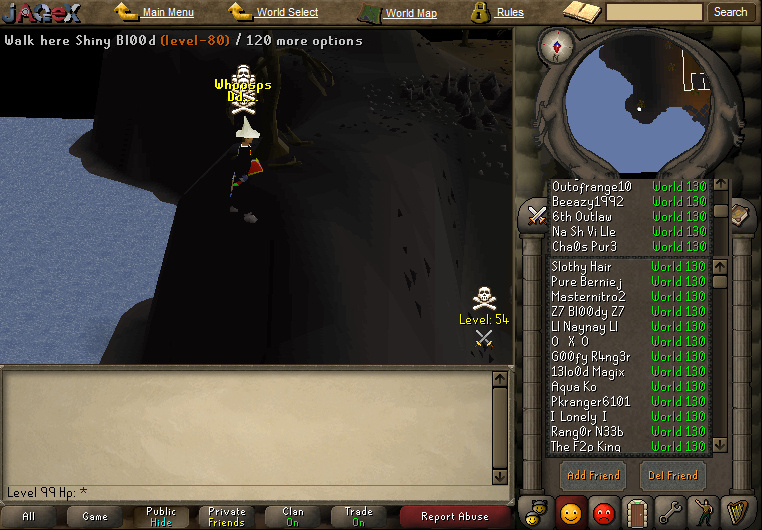The width and height of the screenshot is (762, 530).
Task: Click the Search button
Action: click(x=730, y=12)
